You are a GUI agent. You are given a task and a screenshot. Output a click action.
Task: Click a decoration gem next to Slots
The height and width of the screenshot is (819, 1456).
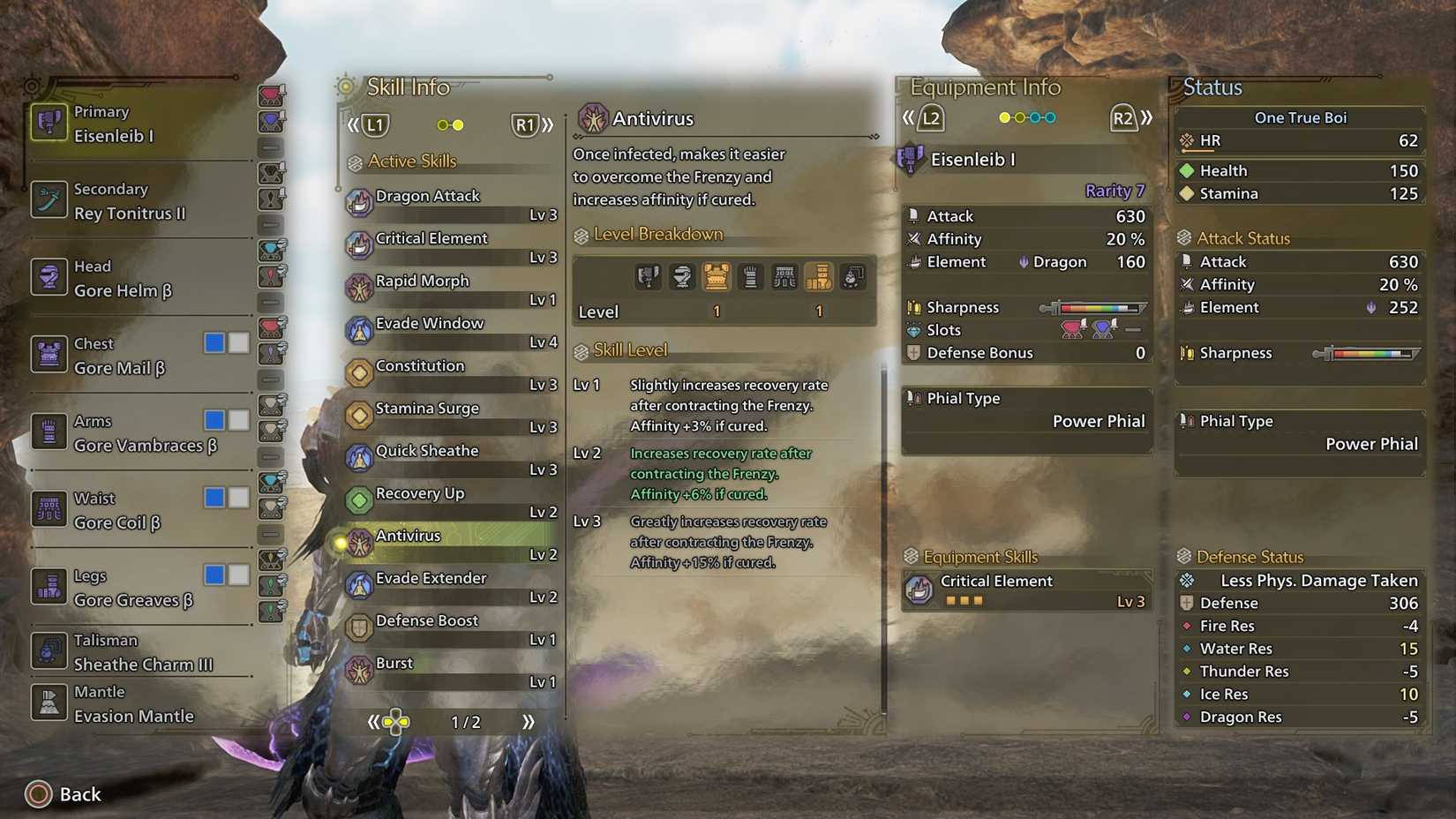(1073, 329)
